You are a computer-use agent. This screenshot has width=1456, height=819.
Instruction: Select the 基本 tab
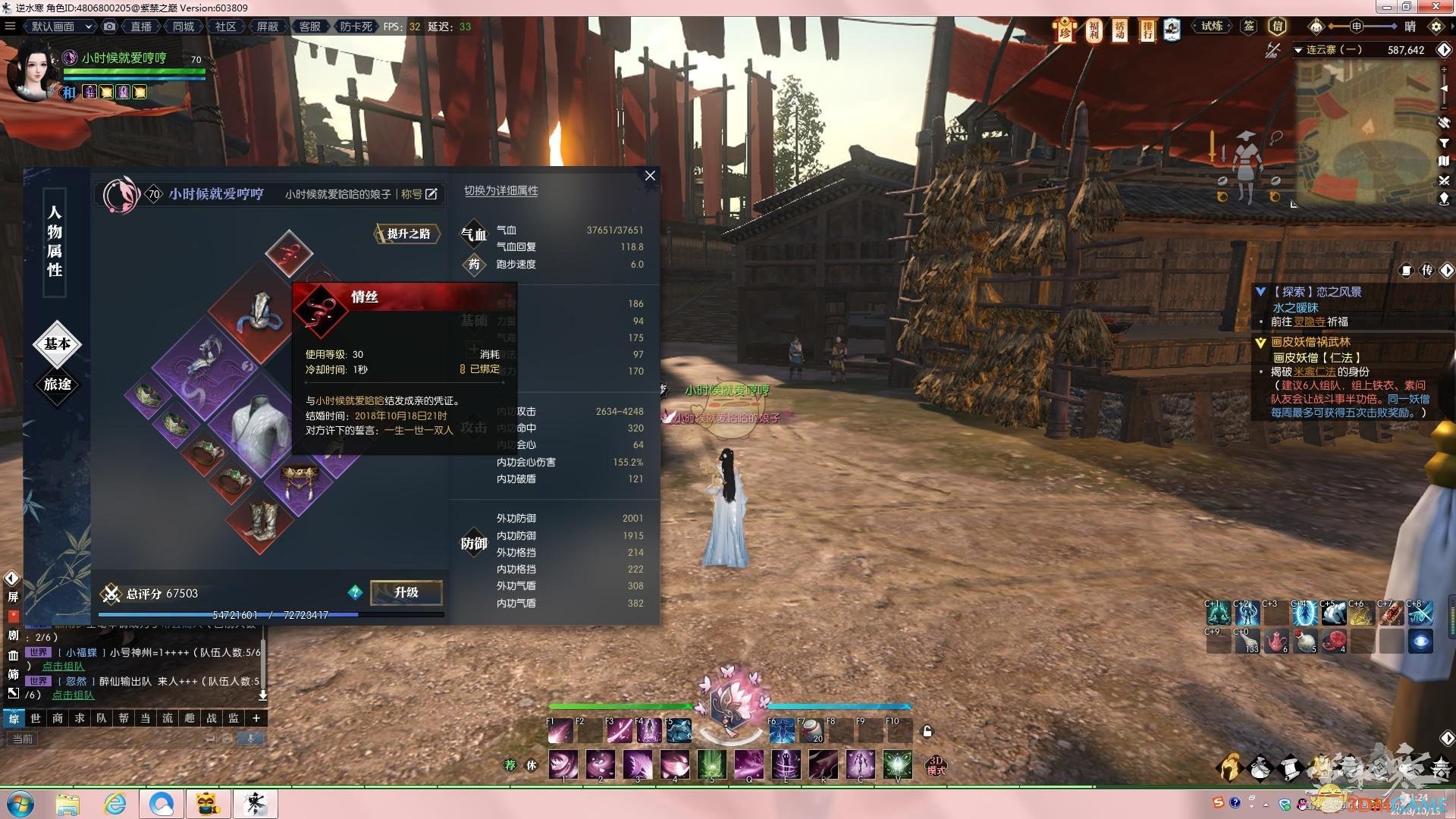click(x=58, y=344)
